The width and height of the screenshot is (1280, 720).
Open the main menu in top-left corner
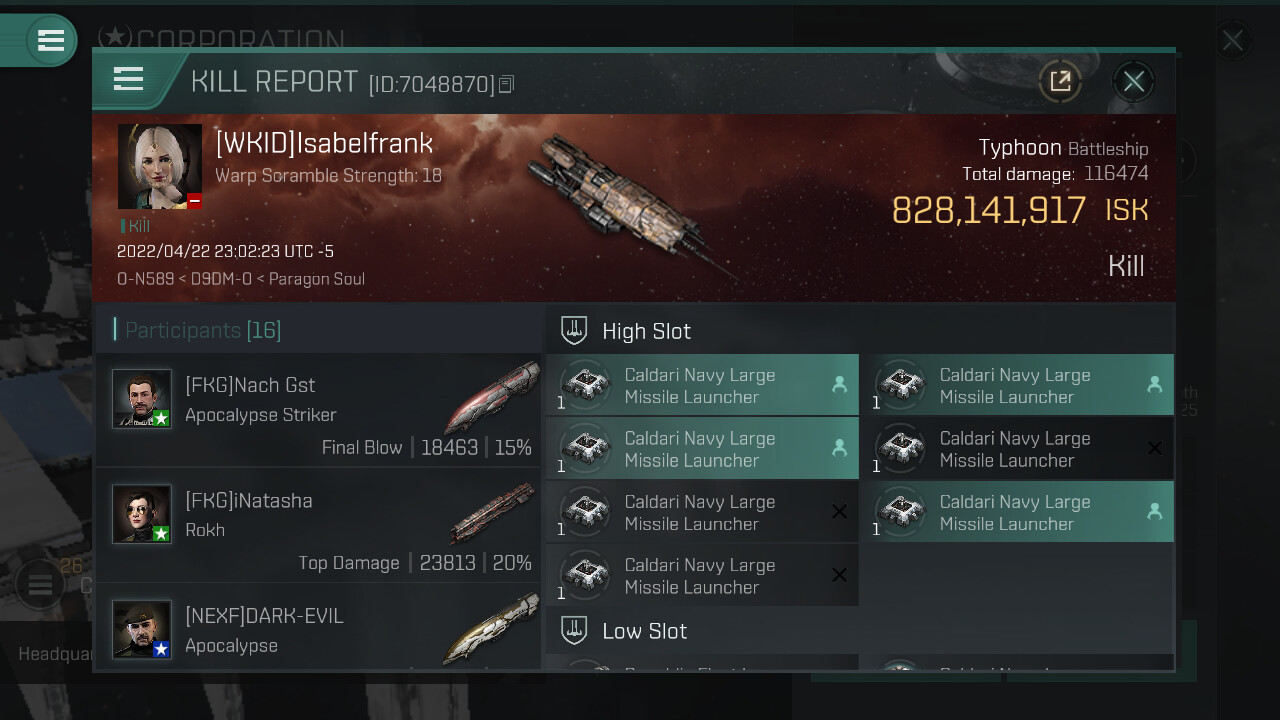(50, 40)
